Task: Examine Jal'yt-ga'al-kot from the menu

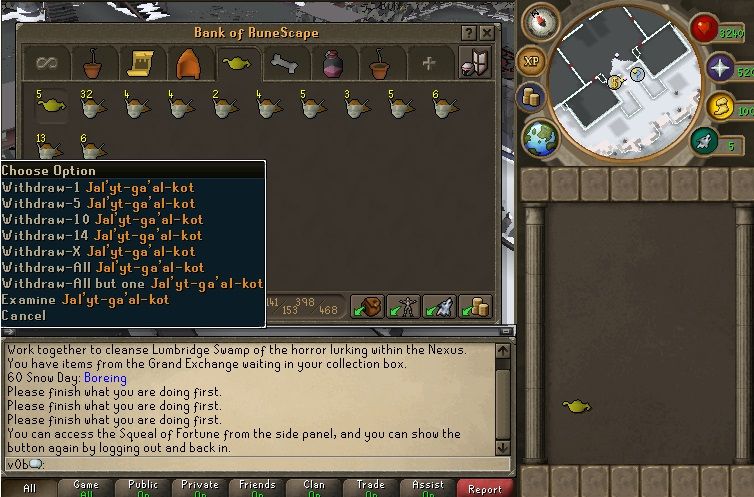Action: coord(85,299)
